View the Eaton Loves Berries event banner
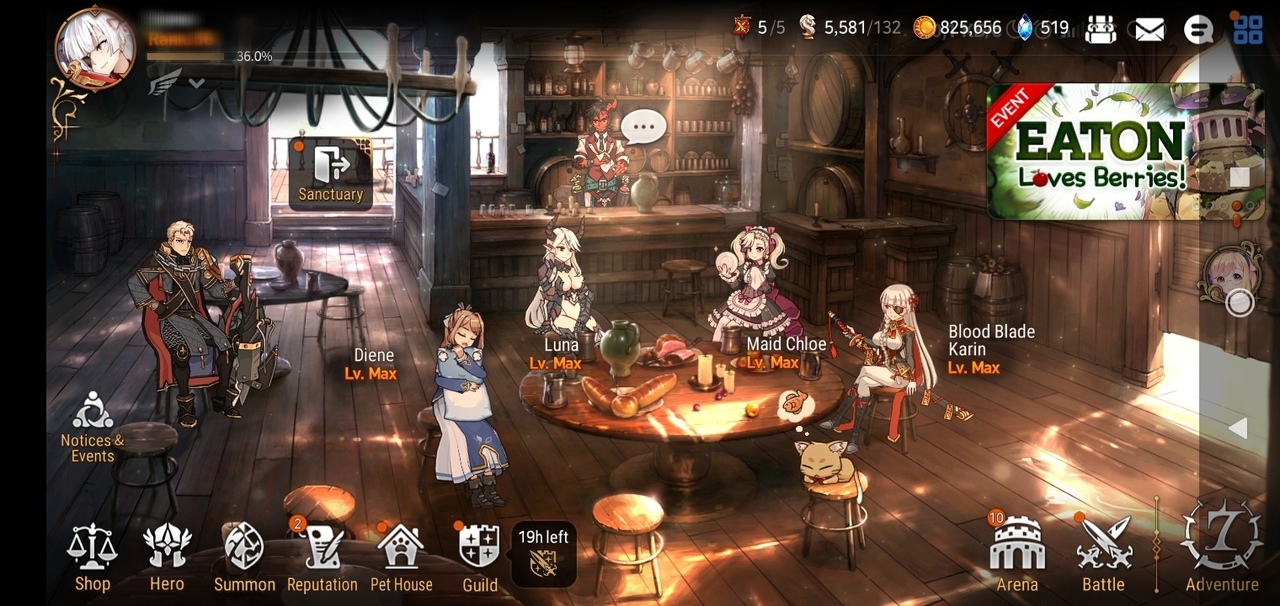The image size is (1280, 606). 1125,152
